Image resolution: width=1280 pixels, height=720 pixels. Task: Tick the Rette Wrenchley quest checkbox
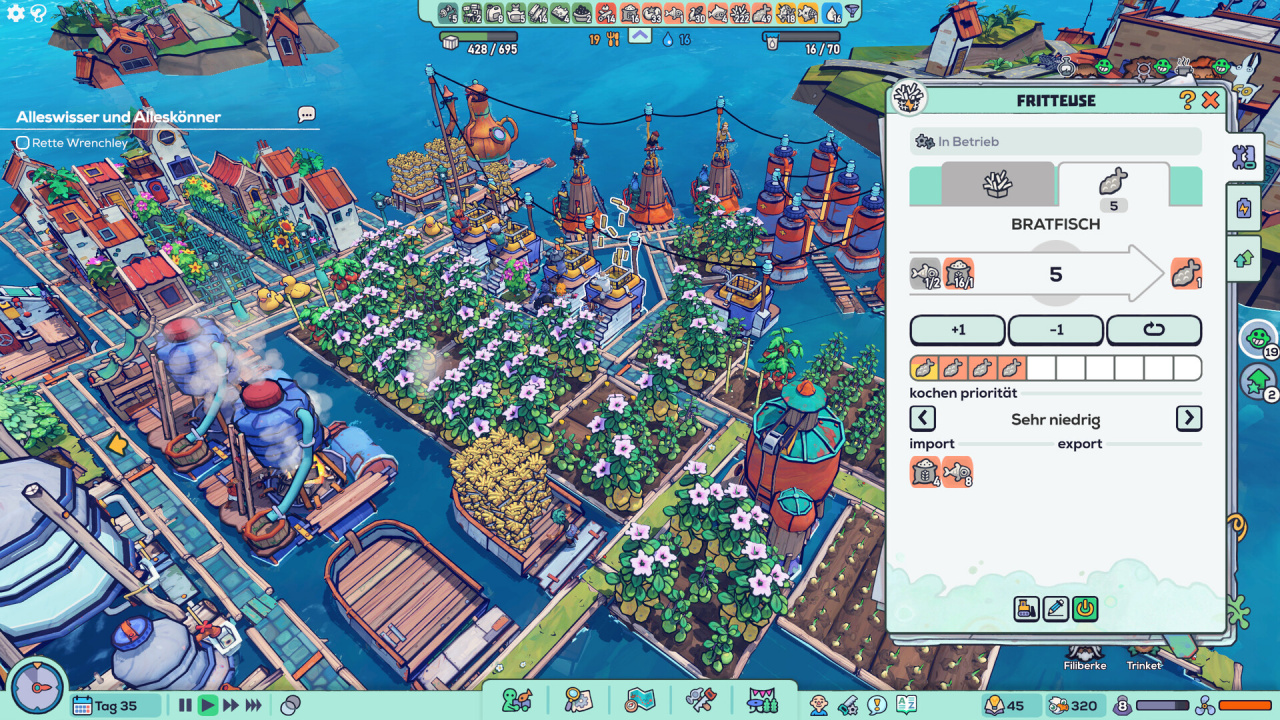coord(22,143)
